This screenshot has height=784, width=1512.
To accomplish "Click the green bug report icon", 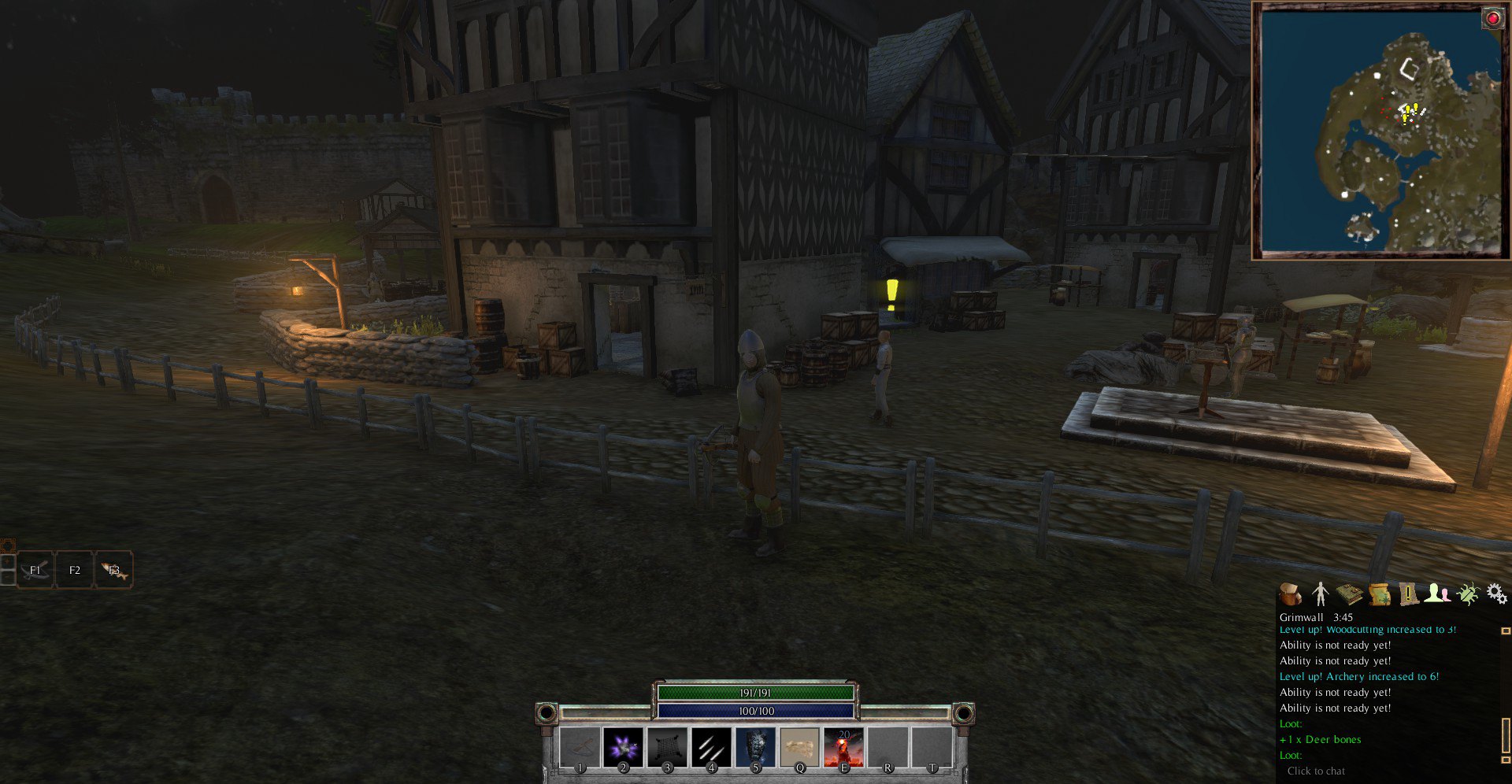I will [1468, 594].
